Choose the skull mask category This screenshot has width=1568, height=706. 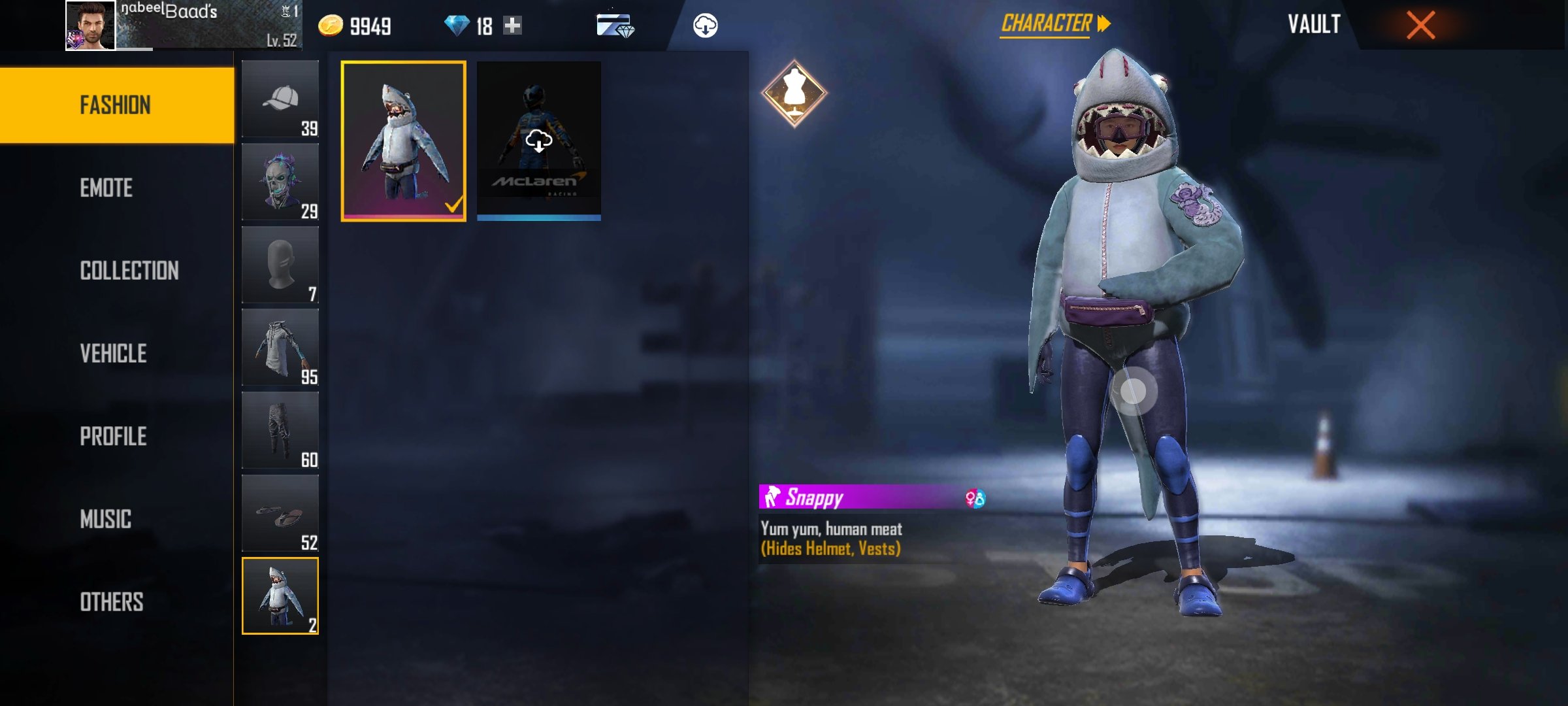[280, 182]
